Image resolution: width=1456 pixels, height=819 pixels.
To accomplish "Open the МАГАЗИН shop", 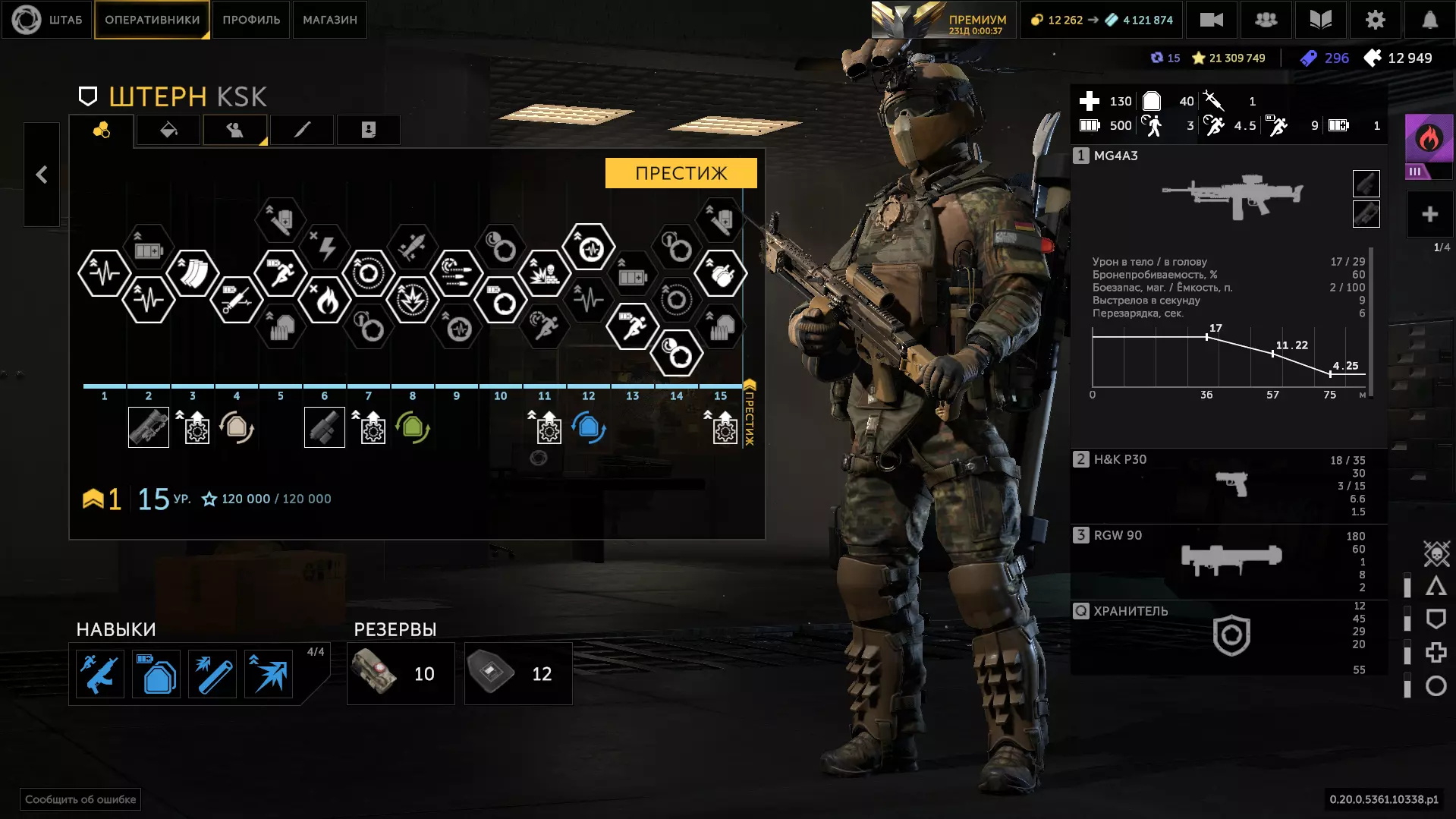I will click(x=330, y=20).
